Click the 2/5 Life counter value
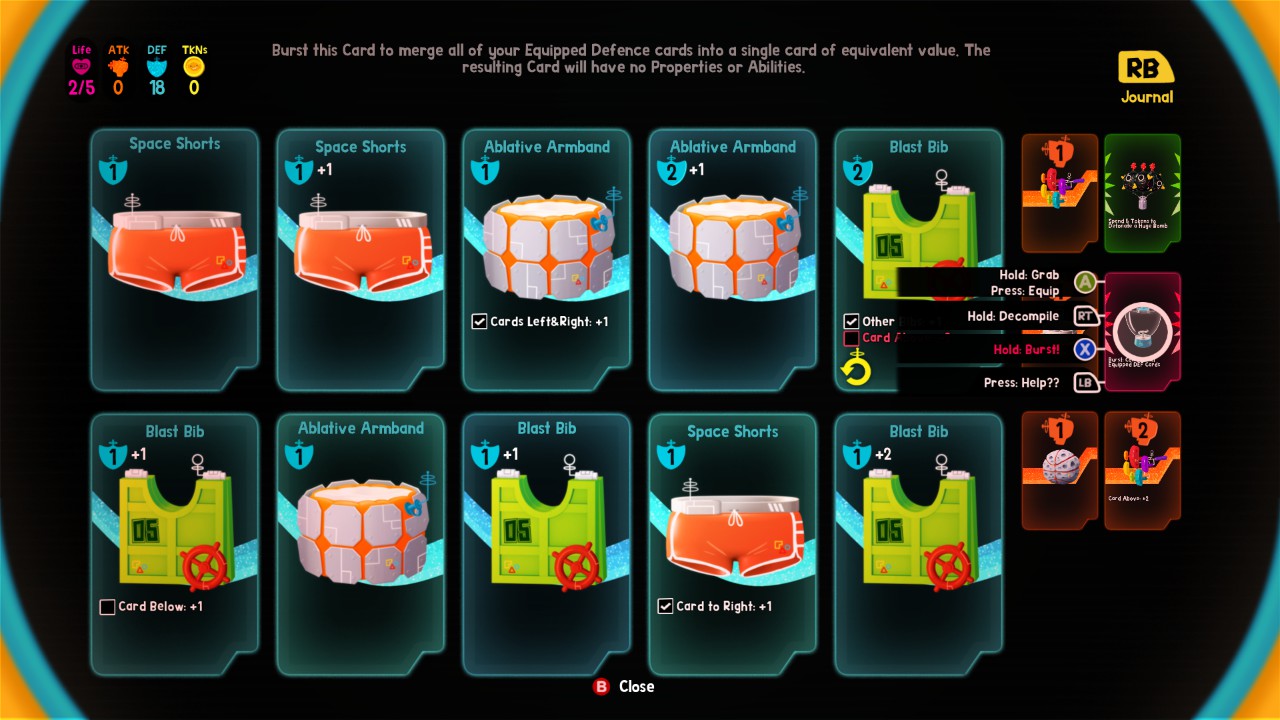 (80, 88)
